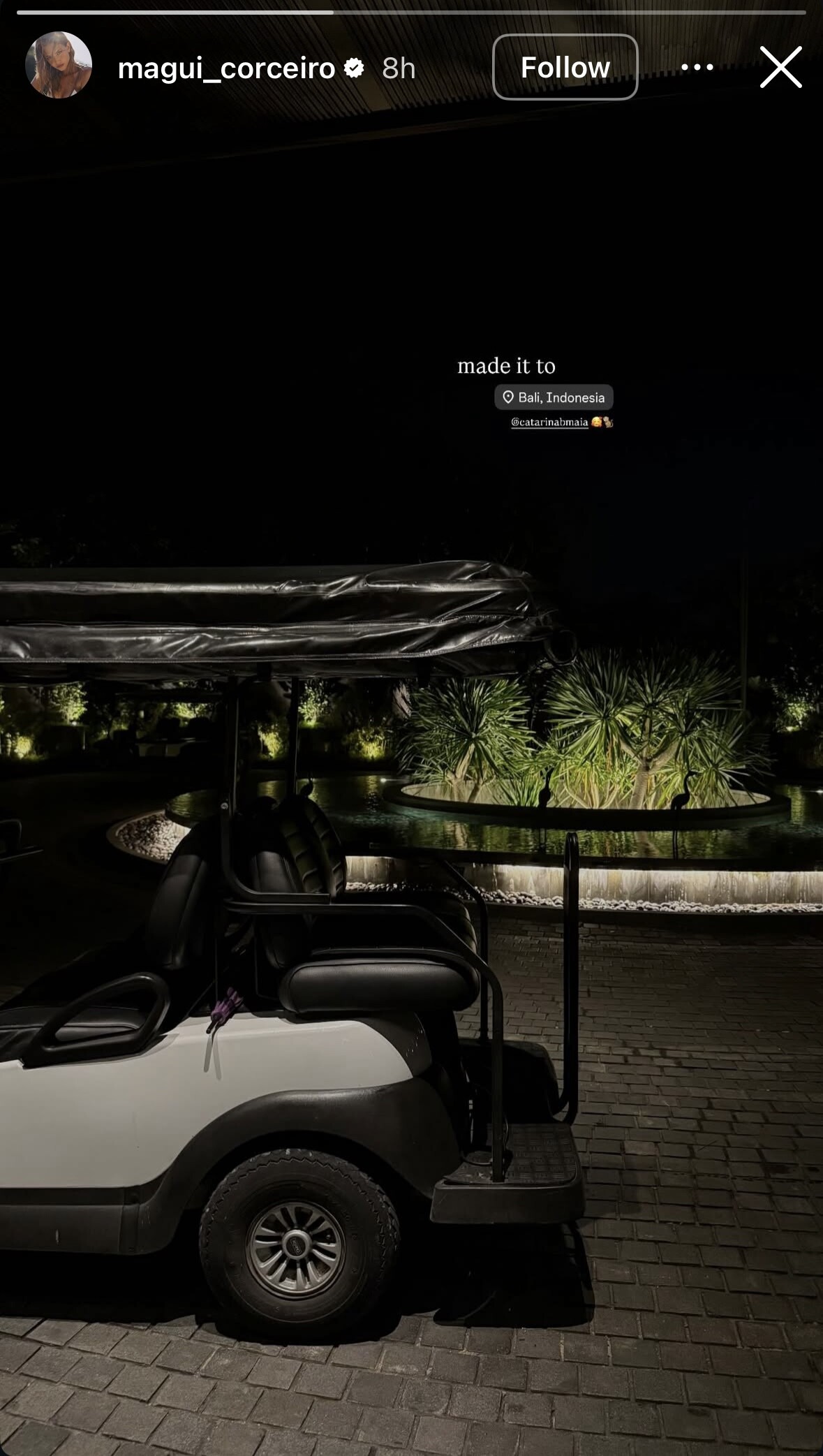Close the story viewer

click(x=780, y=68)
